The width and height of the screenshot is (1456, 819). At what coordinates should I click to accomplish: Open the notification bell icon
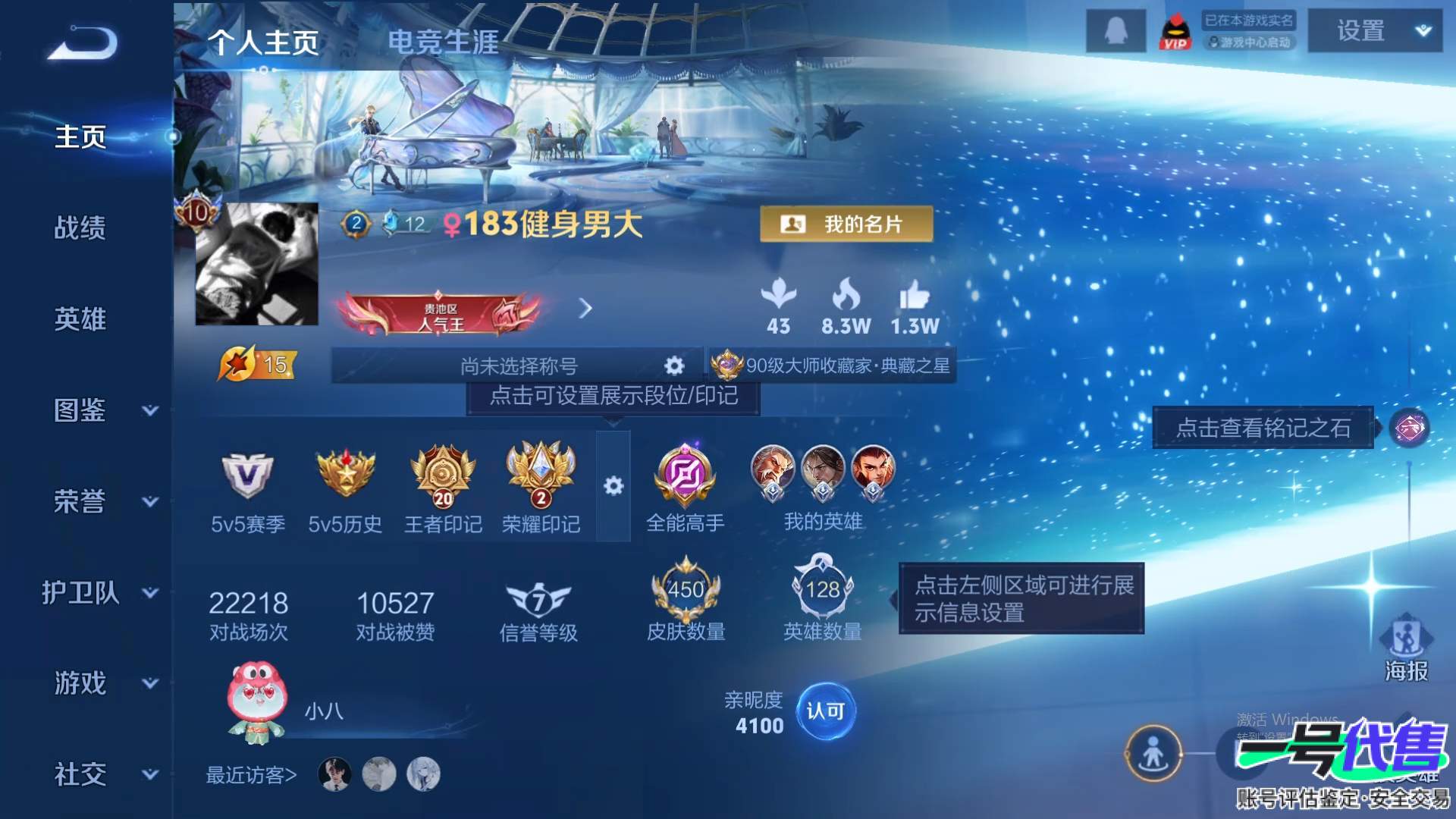[x=1115, y=32]
